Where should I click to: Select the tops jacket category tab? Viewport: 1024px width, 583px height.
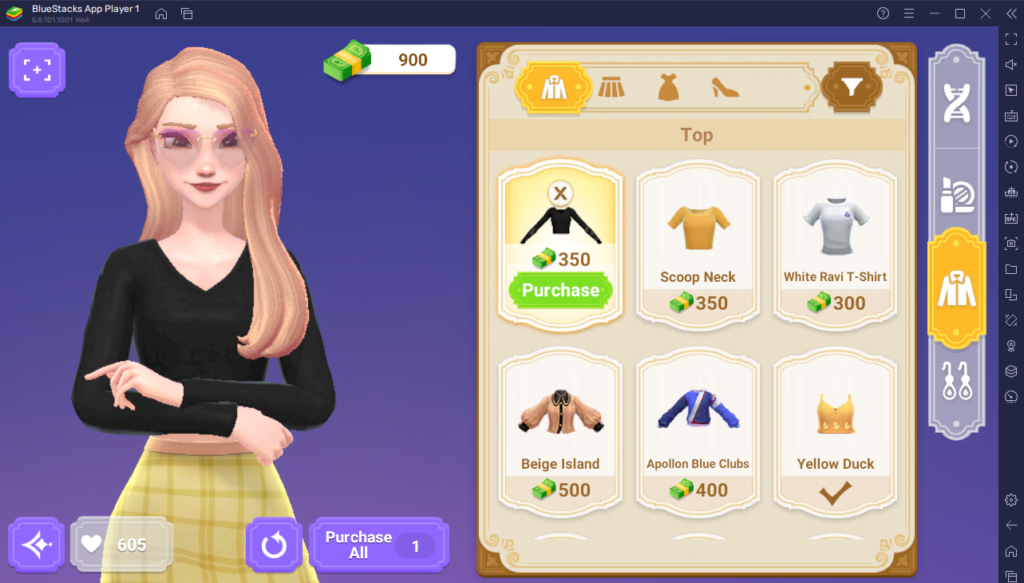(553, 88)
